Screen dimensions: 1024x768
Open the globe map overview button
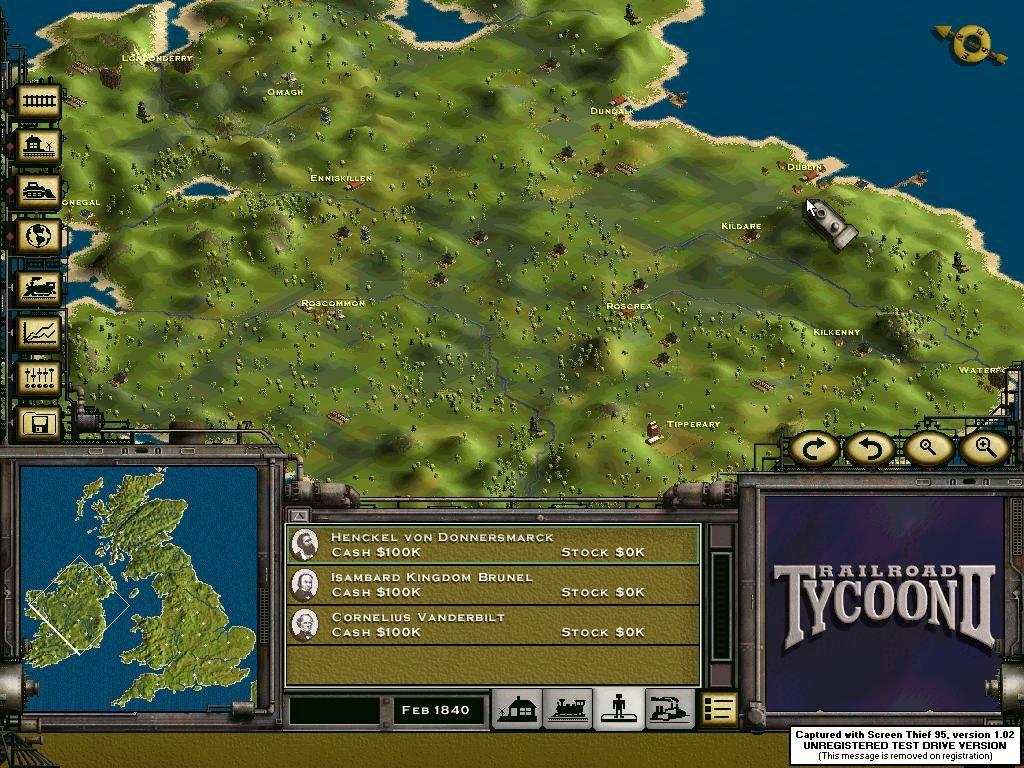[40, 237]
